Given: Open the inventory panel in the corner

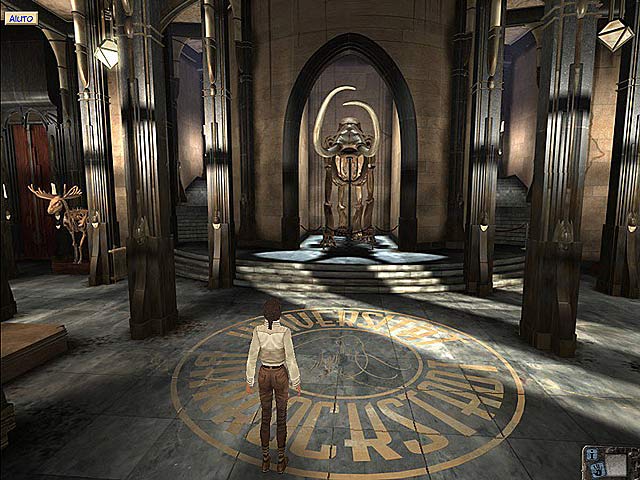Looking at the screenshot, I should (x=616, y=465).
